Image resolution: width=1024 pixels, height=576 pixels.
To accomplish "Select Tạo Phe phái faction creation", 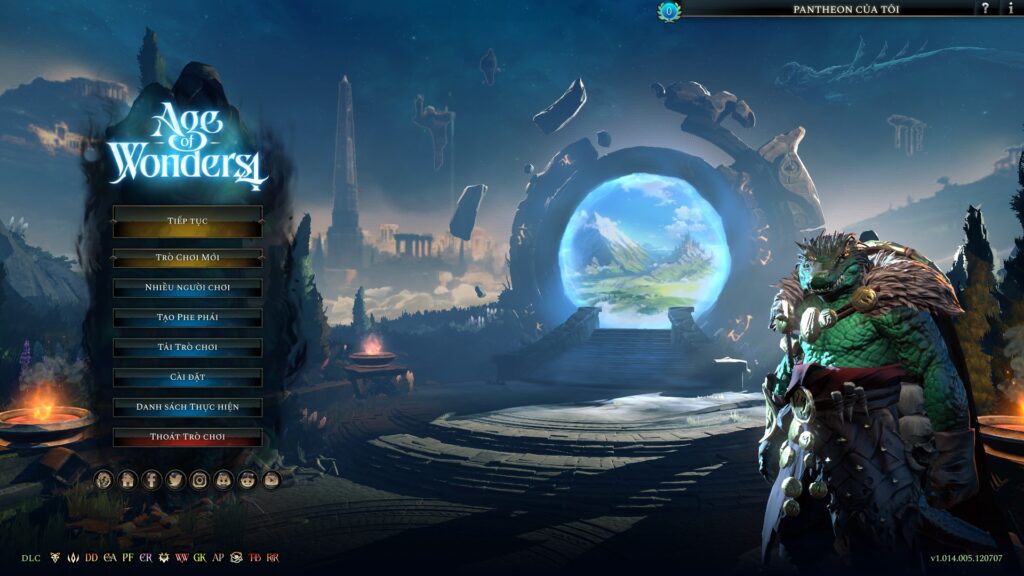I will 187,318.
